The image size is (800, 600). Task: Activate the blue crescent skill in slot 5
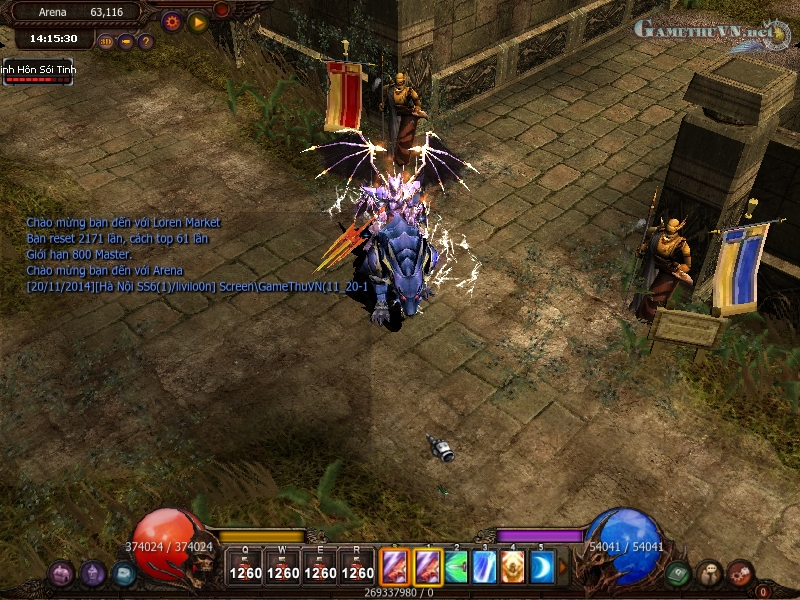[541, 567]
